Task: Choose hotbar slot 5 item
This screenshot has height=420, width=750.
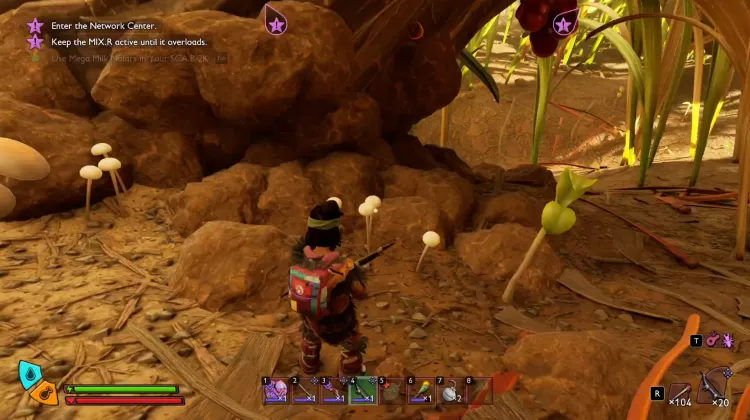Action: 391,390
